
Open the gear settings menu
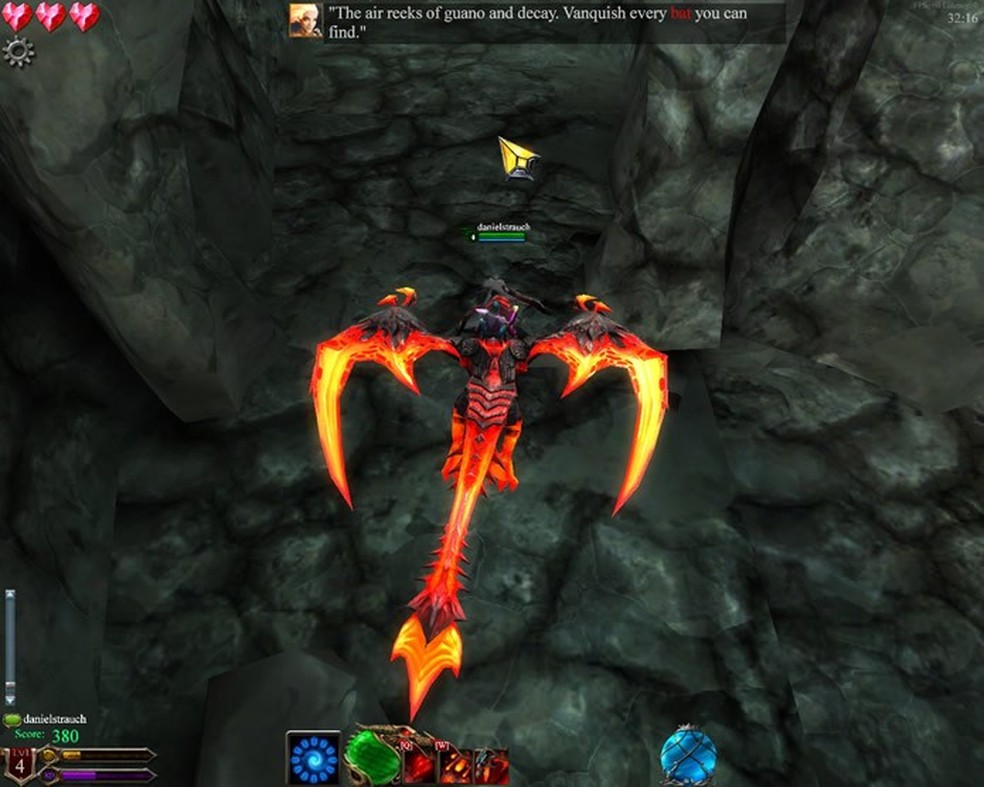click(x=18, y=52)
